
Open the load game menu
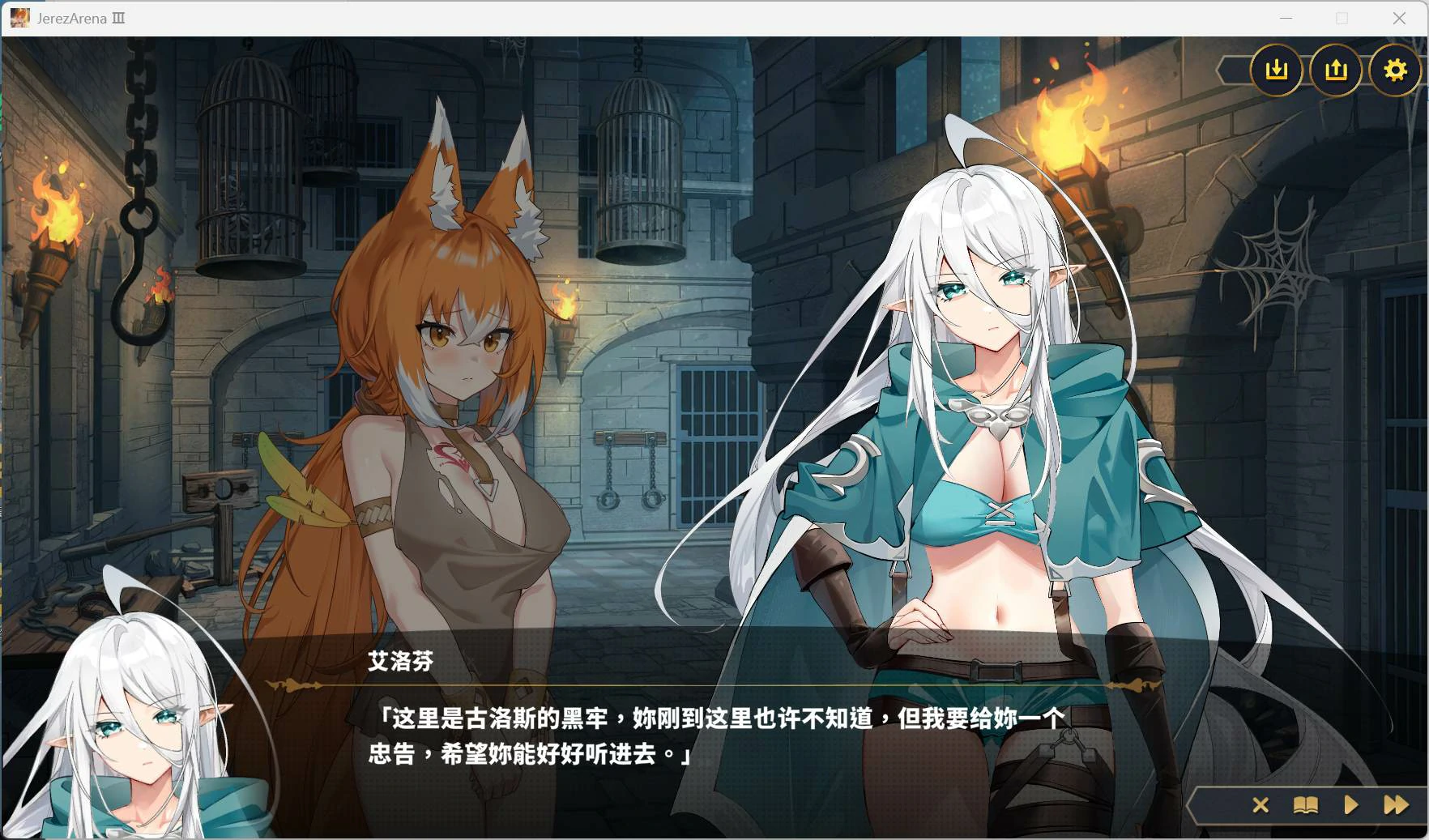pos(1336,70)
